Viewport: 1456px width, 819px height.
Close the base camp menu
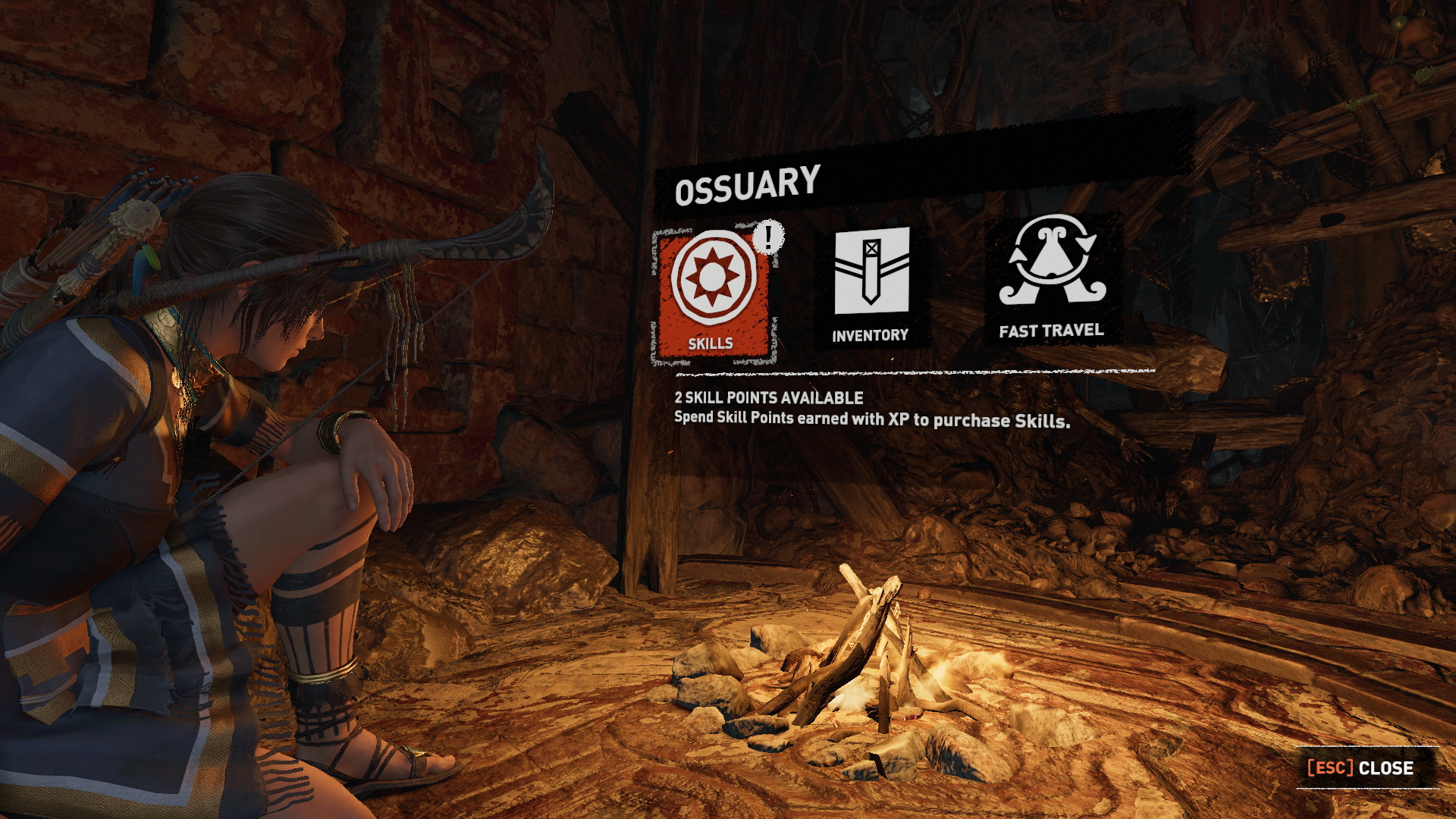[1360, 767]
